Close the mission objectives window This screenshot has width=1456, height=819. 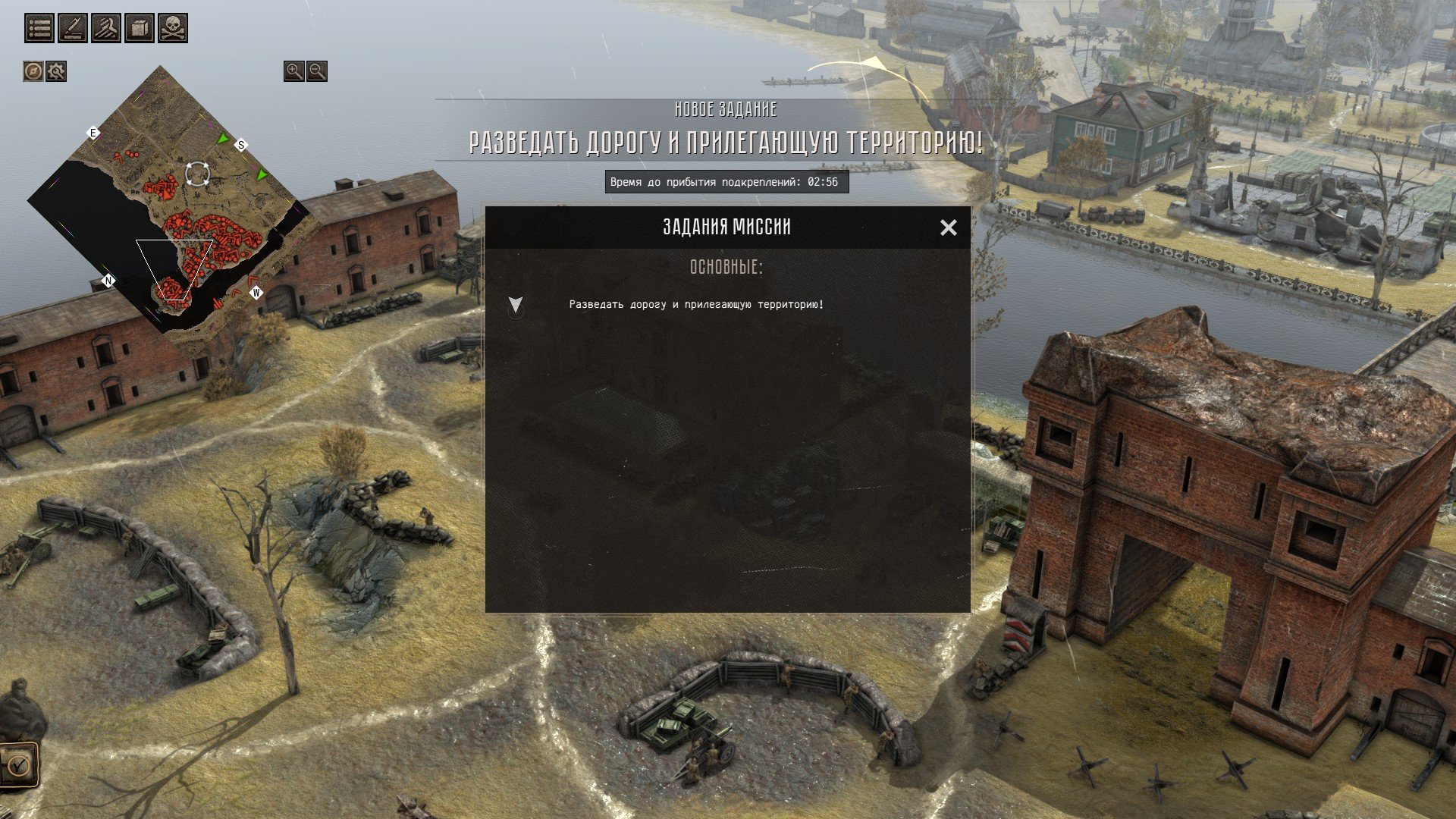coord(948,227)
